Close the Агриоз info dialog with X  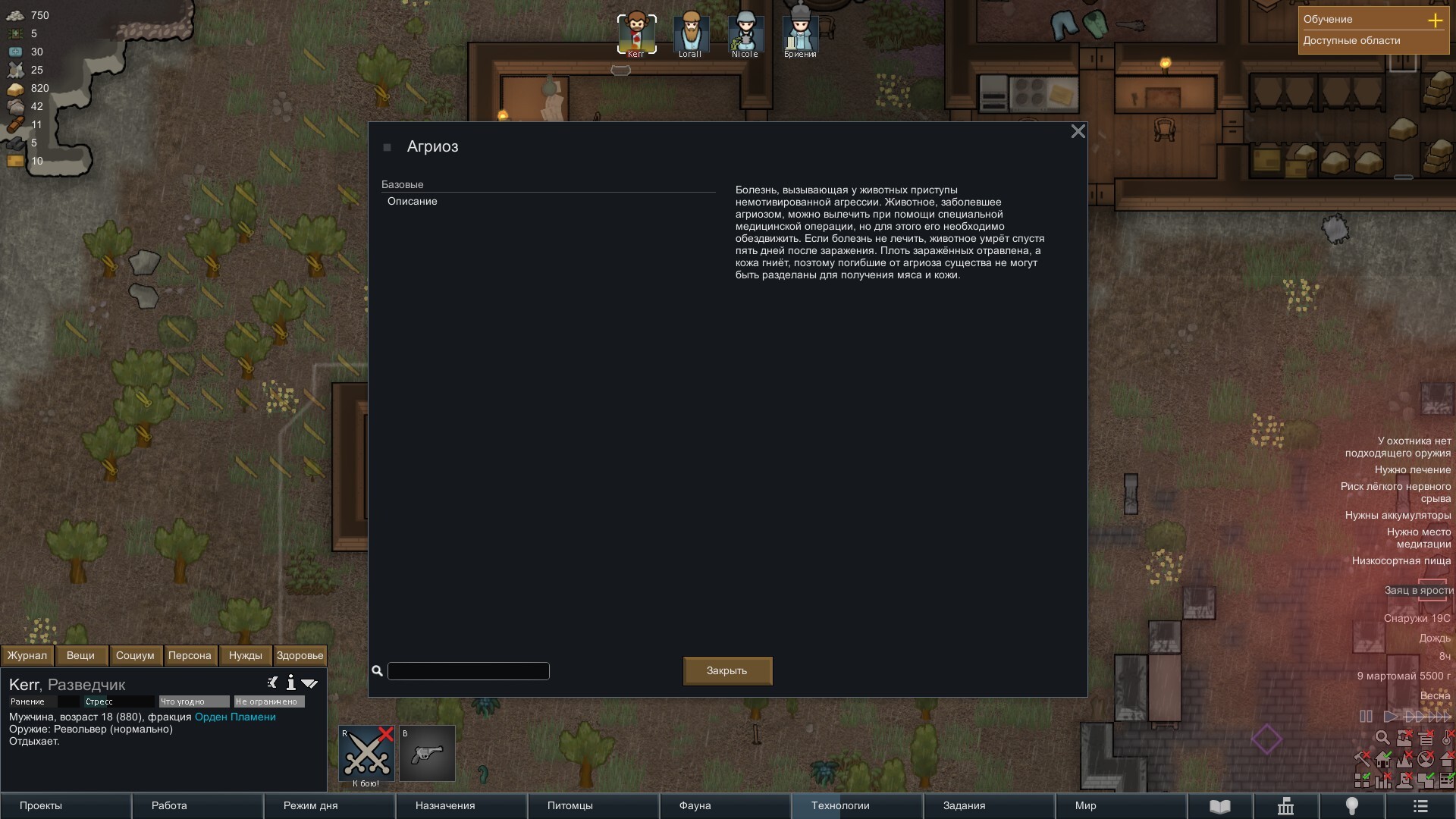pyautogui.click(x=1078, y=132)
